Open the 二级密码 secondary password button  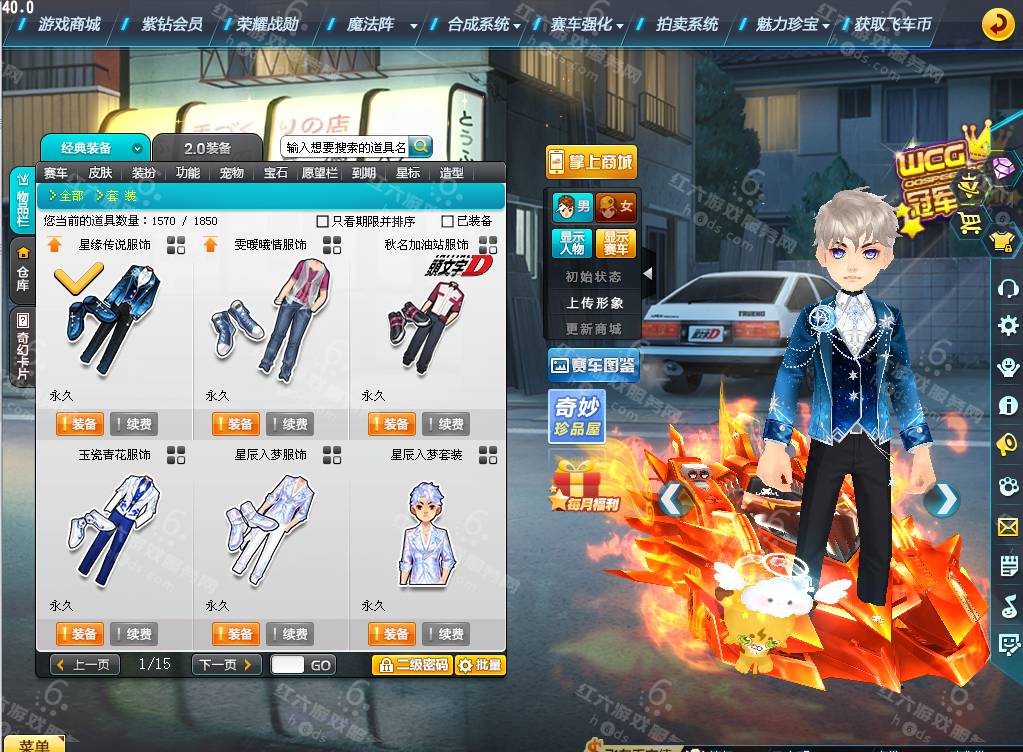pos(412,665)
